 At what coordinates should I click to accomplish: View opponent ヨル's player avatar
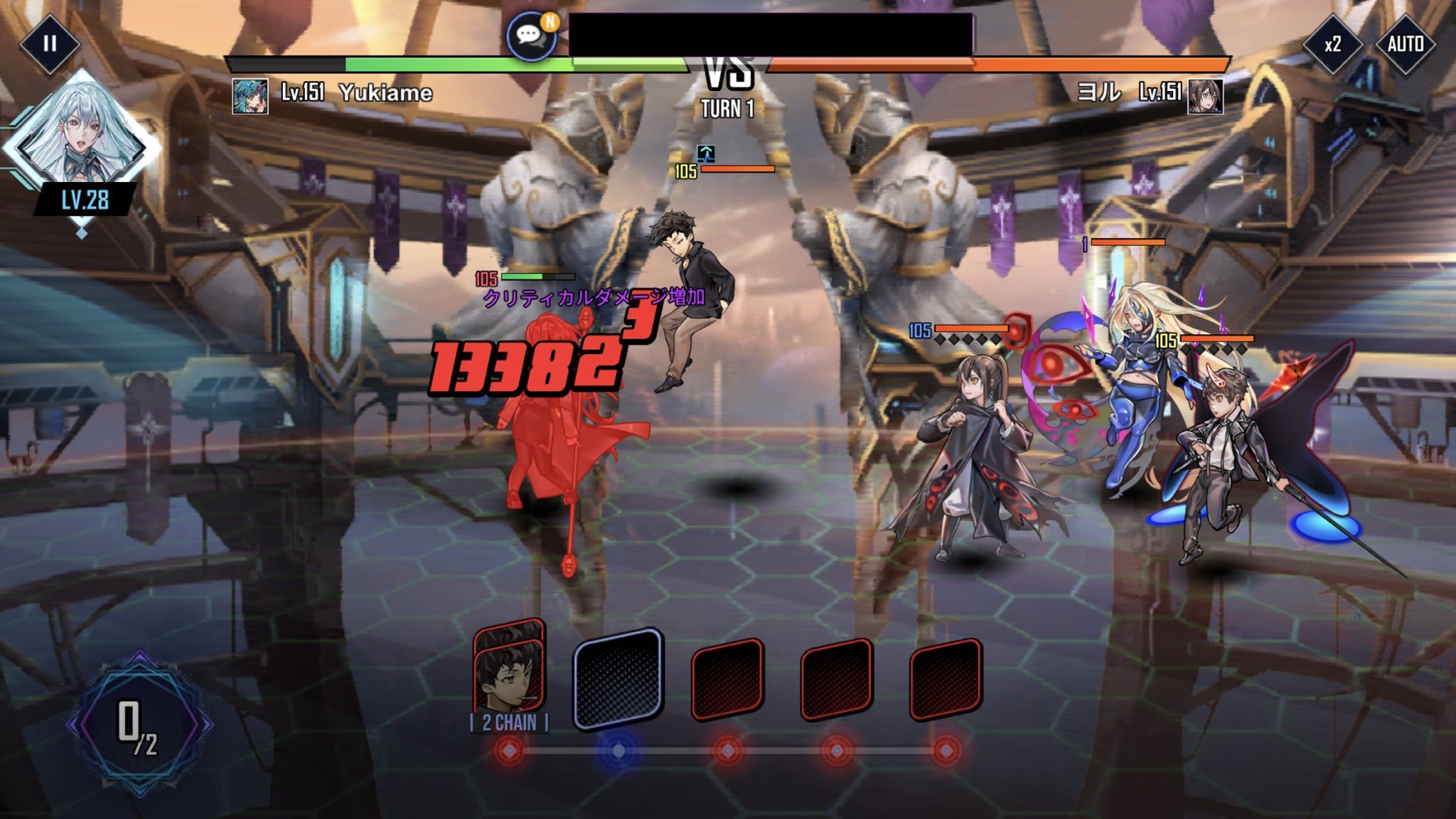coord(1205,95)
